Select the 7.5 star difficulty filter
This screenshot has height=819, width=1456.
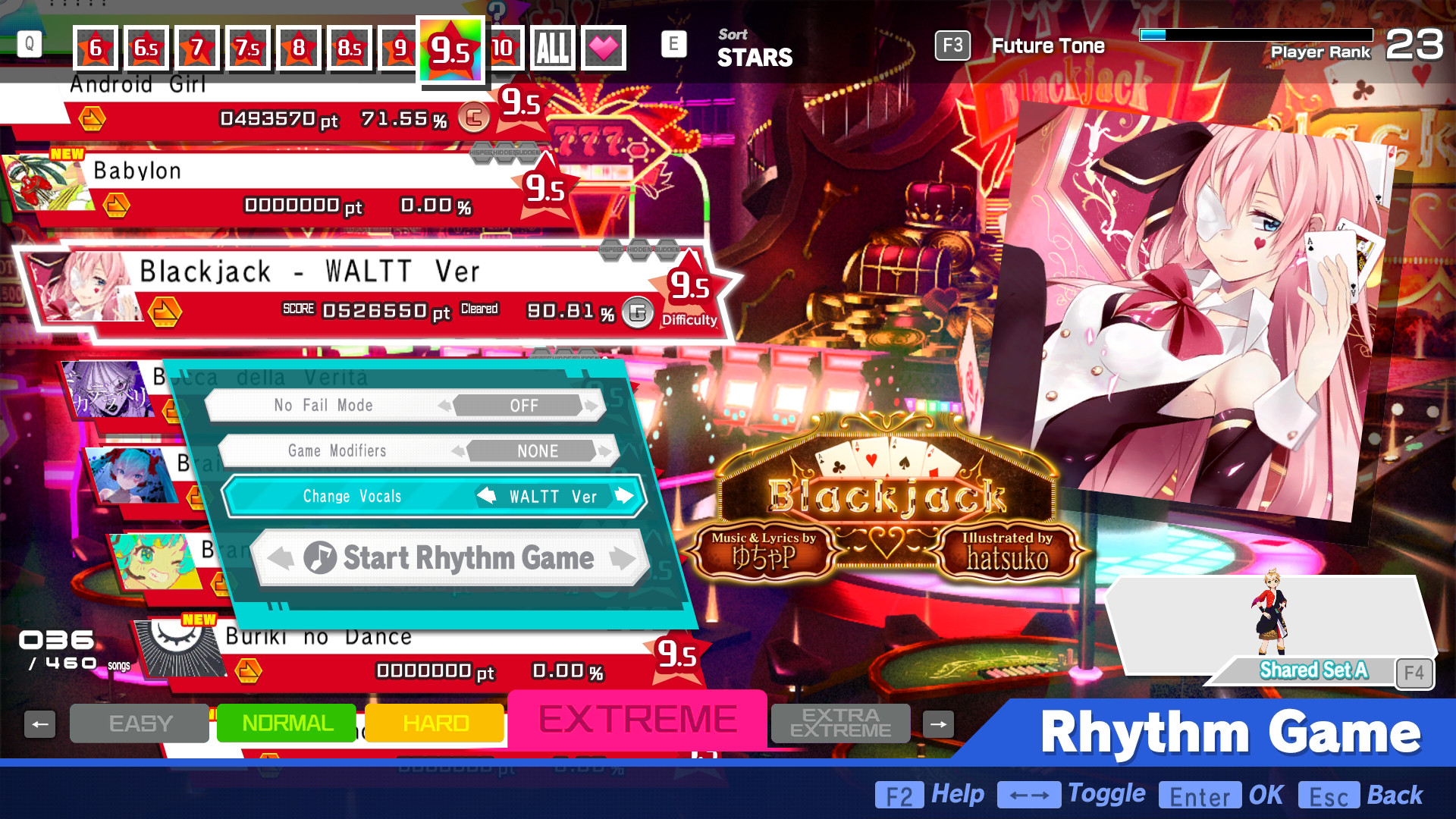[248, 46]
